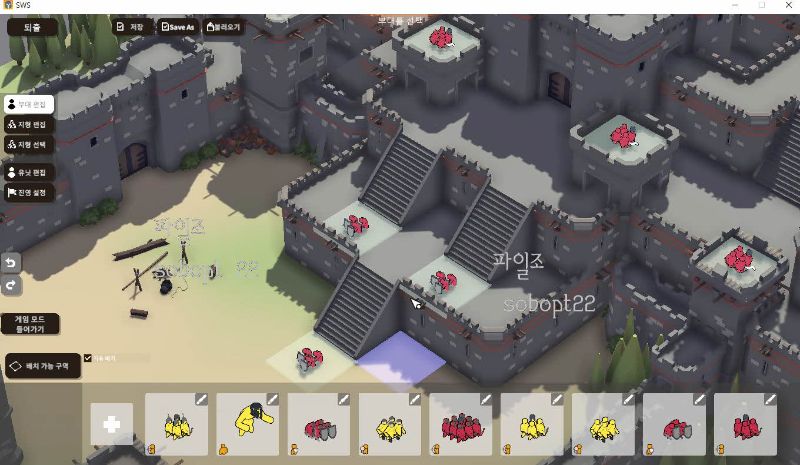Toggle the checkbox beside 배치 가능 구역
This screenshot has height=465, width=800.
click(88, 358)
